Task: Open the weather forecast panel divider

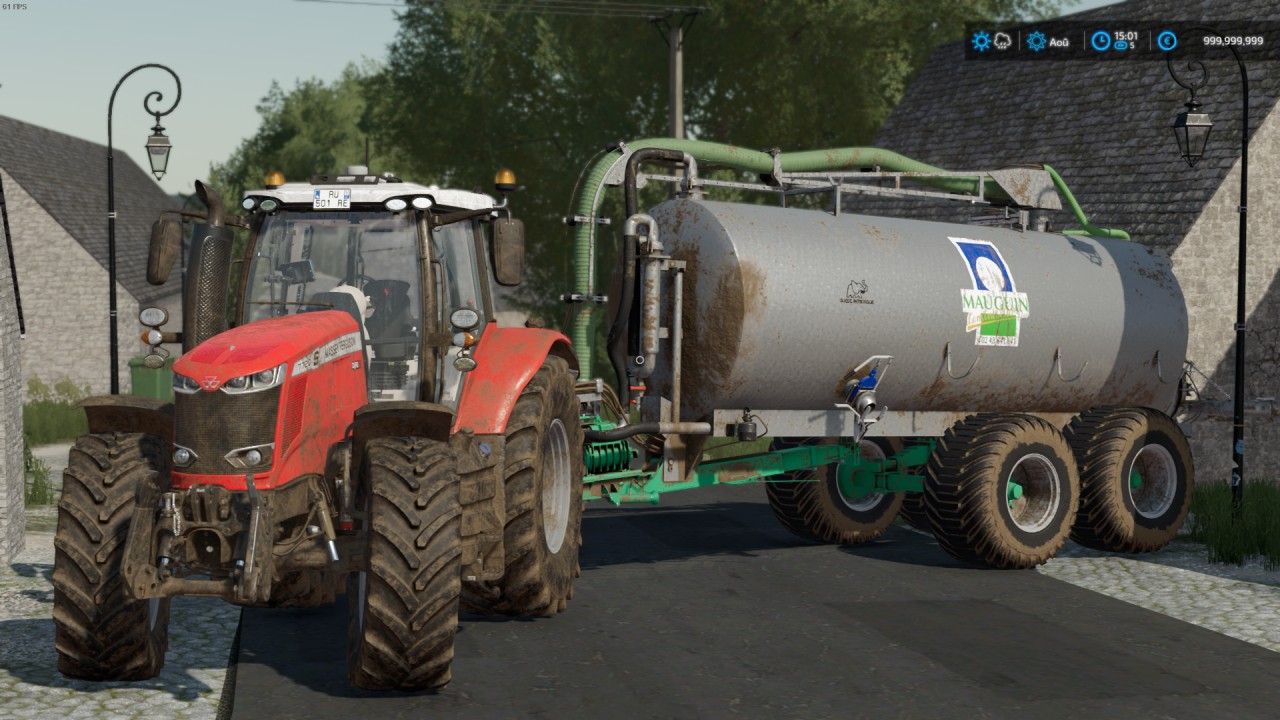Action: [1019, 39]
